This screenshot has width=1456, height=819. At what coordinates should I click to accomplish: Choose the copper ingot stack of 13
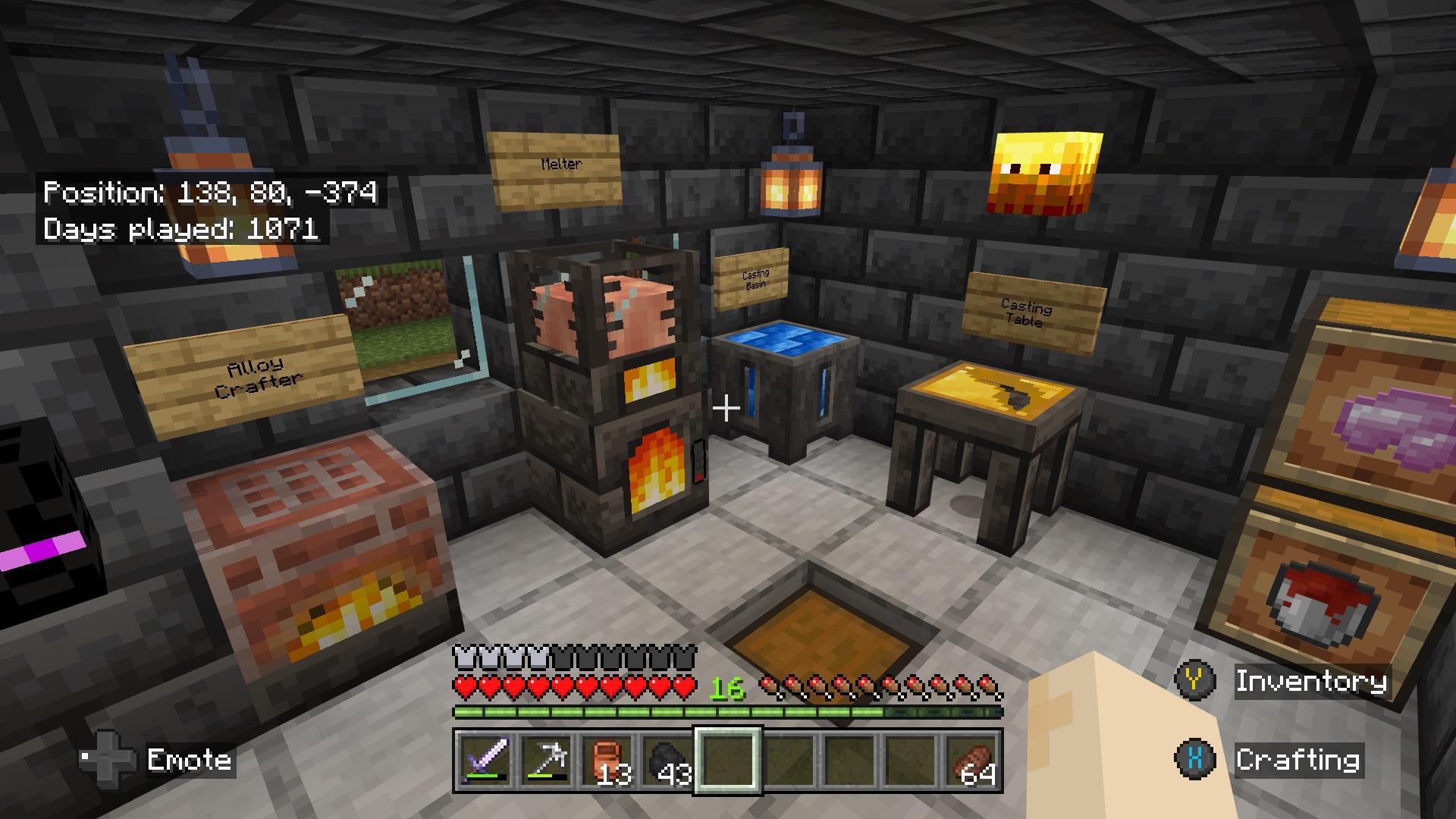pyautogui.click(x=607, y=761)
